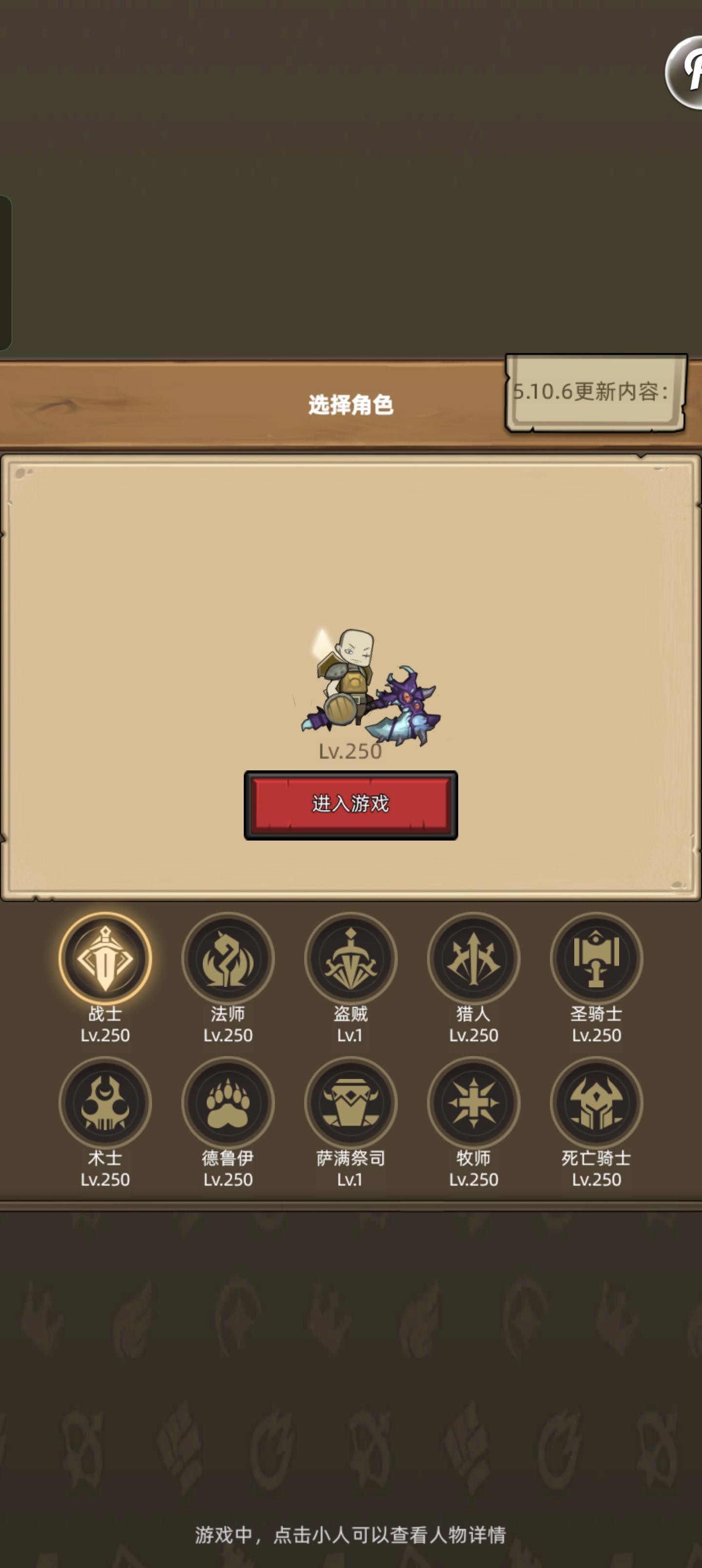Select the 圣骑士 (Paladin) hammer icon
Viewport: 702px width, 1568px height.
597,958
